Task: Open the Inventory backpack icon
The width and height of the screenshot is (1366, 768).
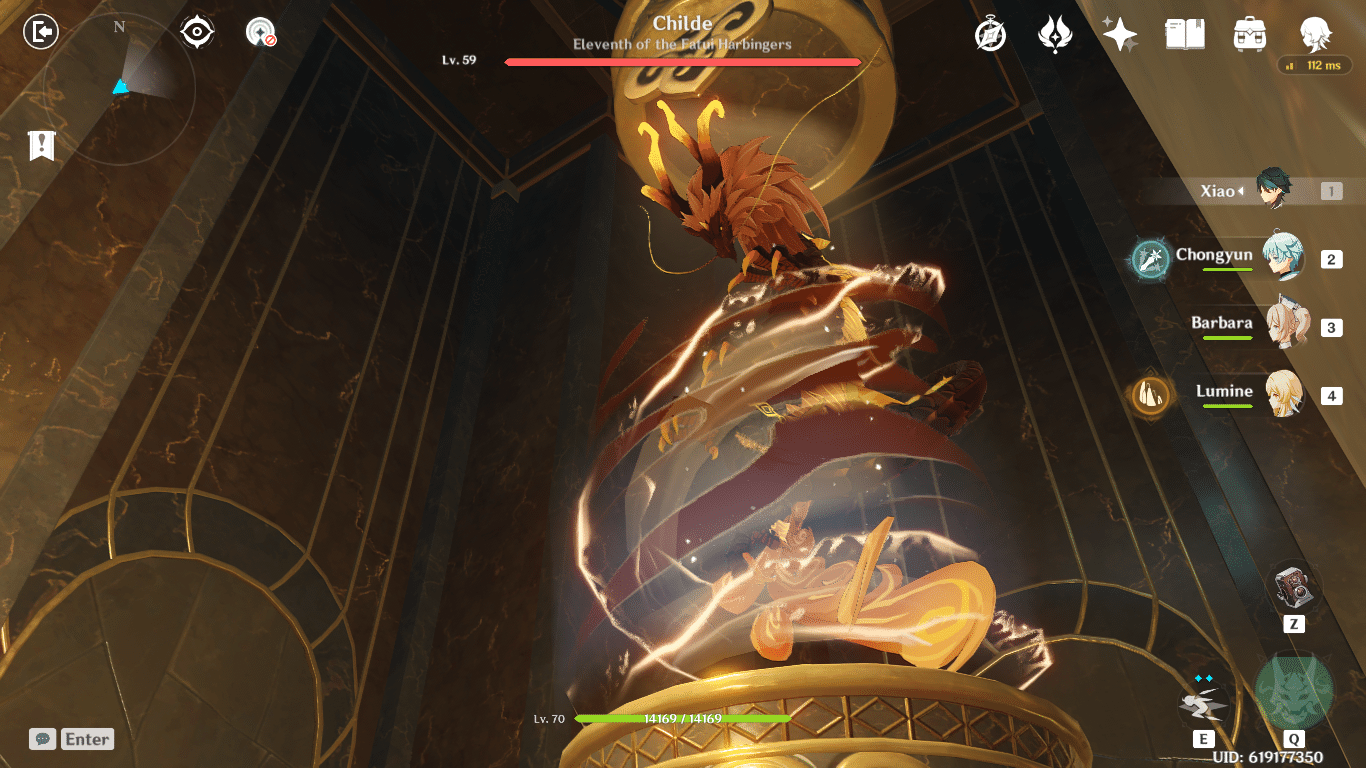Action: coord(1250,33)
